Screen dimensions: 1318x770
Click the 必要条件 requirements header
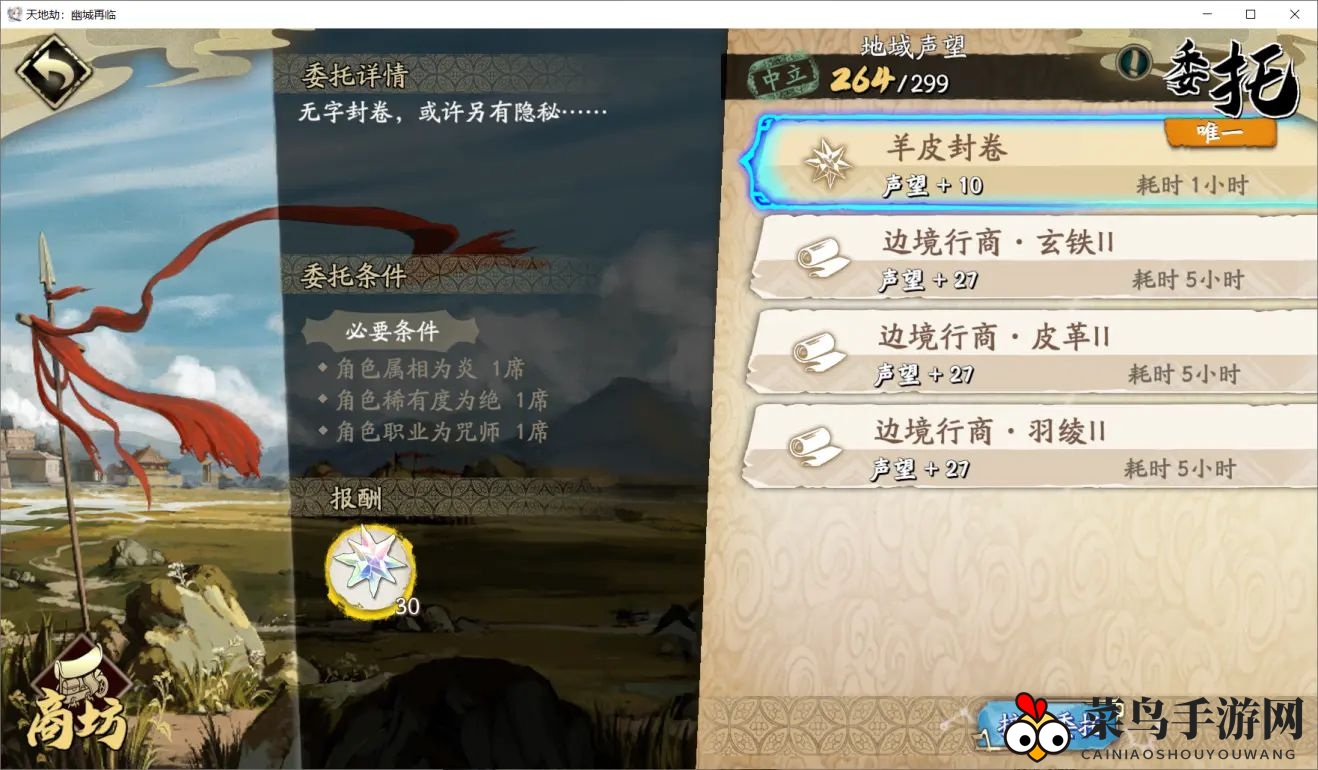[x=395, y=333]
